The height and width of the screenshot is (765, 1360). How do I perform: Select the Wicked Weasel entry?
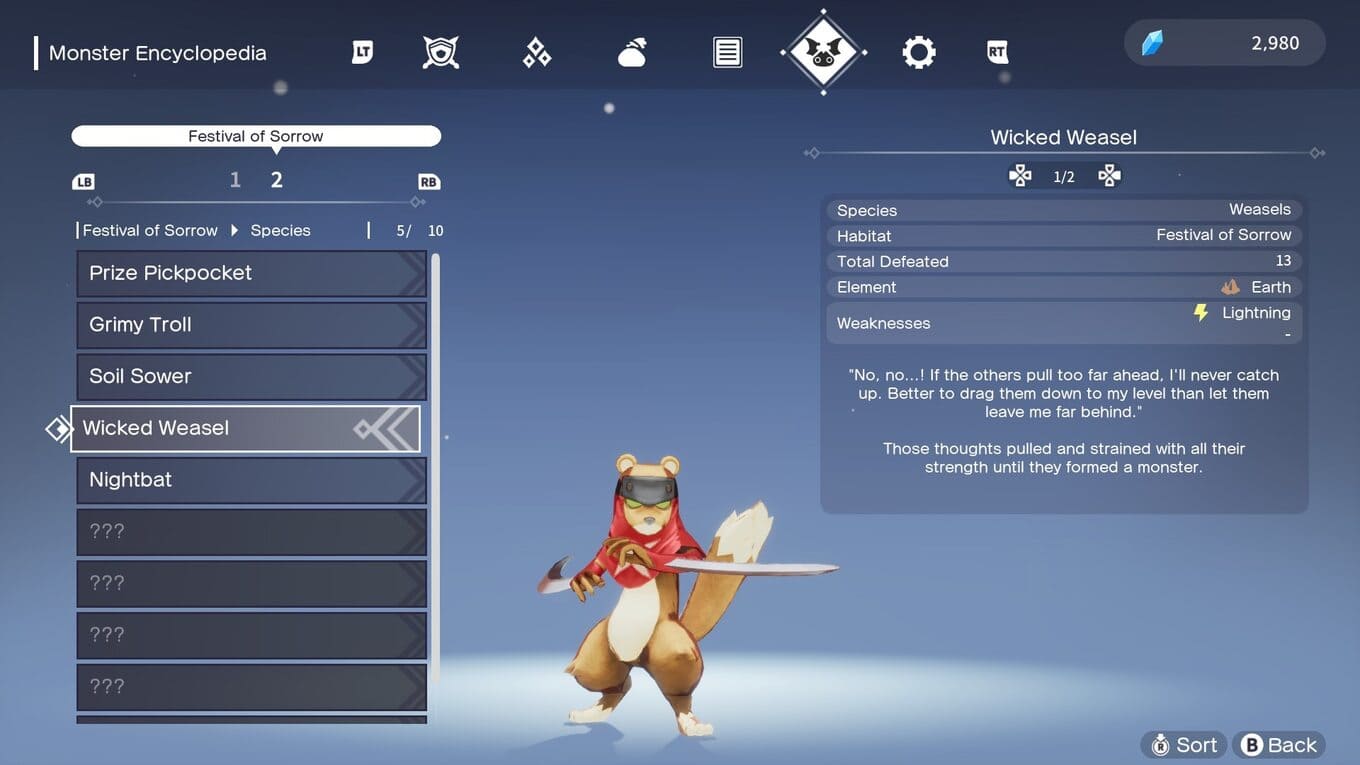(x=245, y=428)
